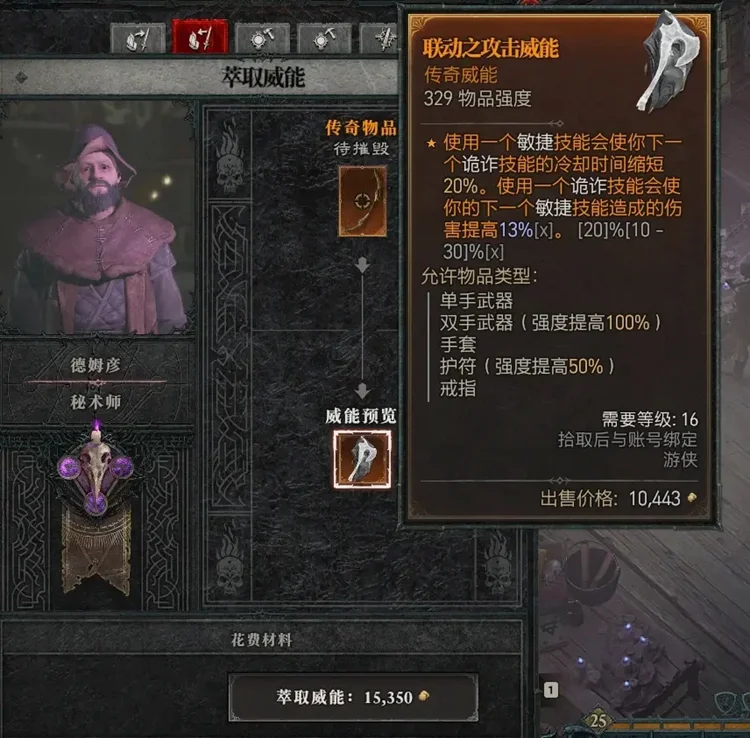Select the legendary bow item slot

pos(362,201)
